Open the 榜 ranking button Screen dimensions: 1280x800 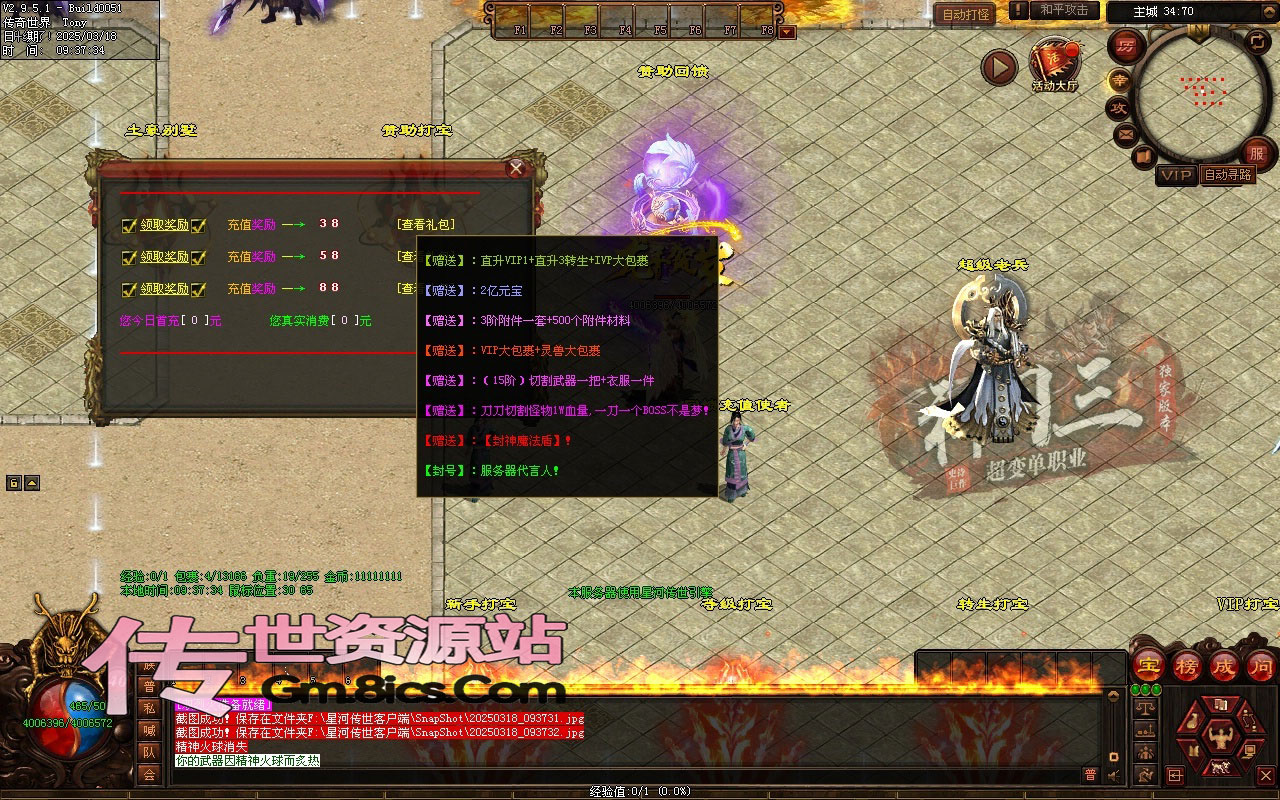(1186, 665)
